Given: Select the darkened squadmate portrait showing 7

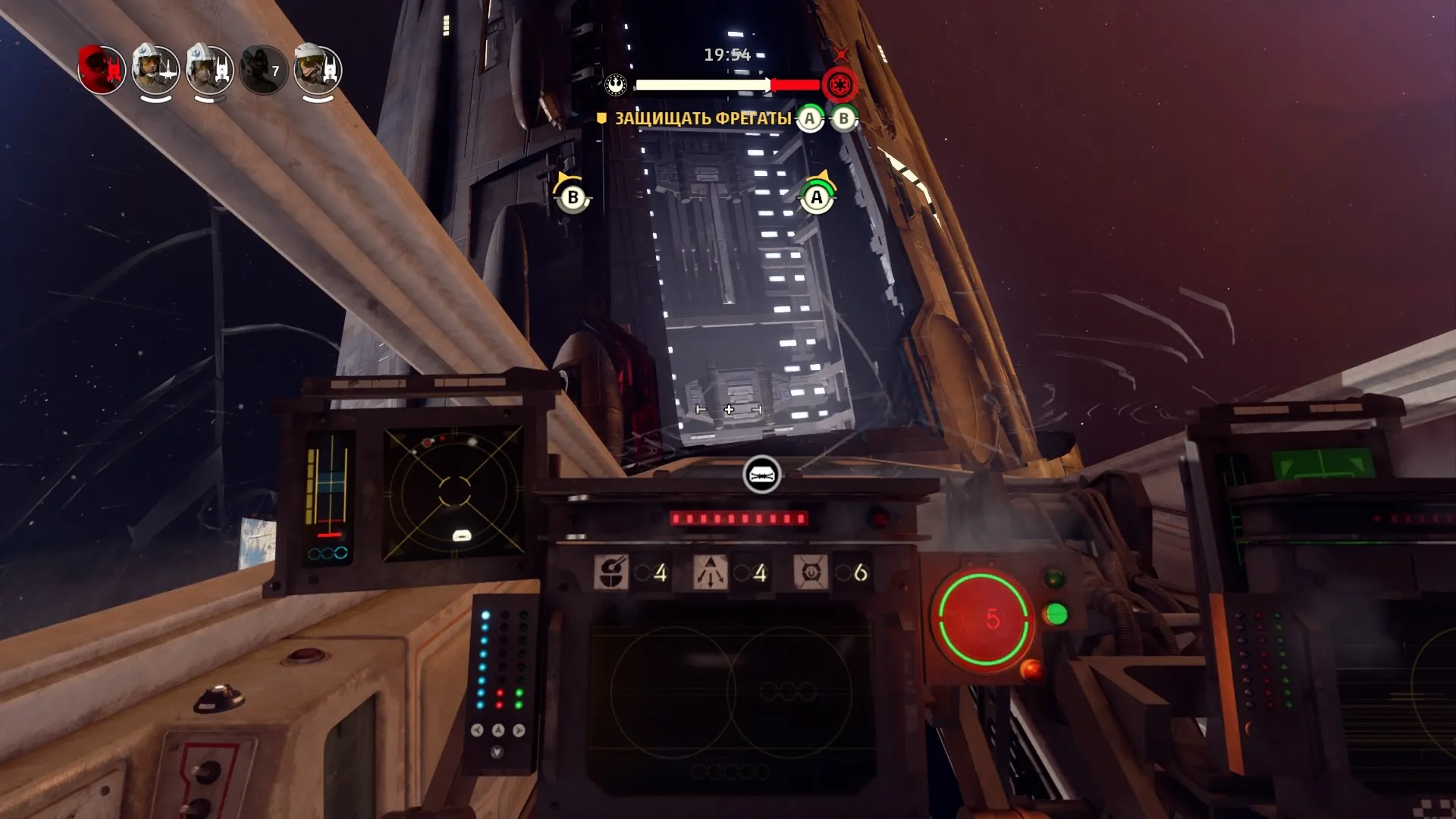Looking at the screenshot, I should pyautogui.click(x=263, y=71).
